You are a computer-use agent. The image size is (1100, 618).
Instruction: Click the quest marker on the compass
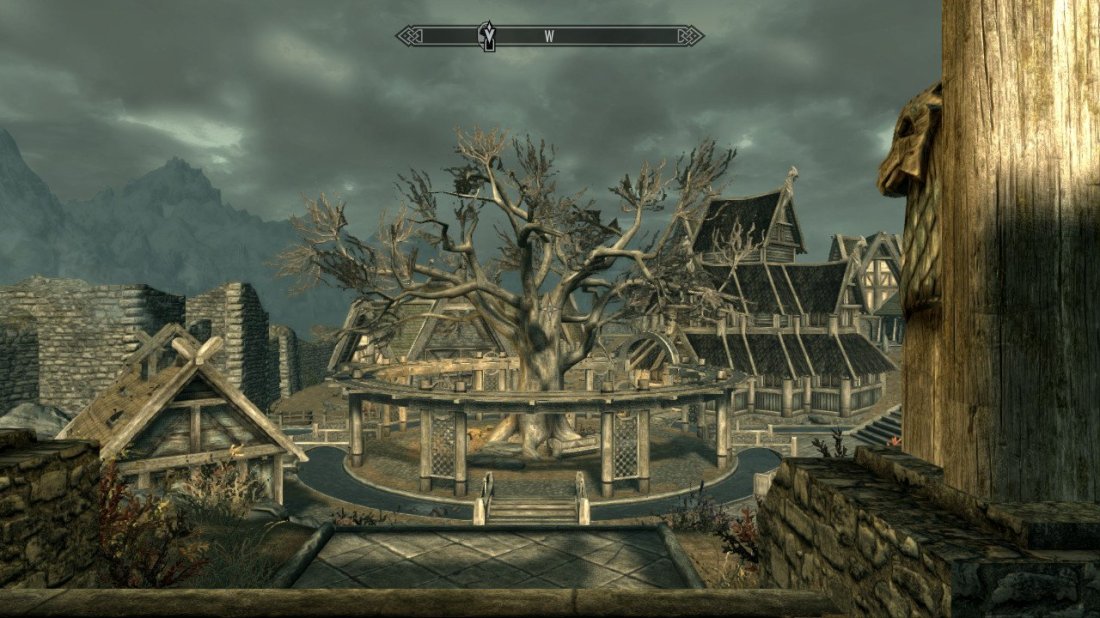tap(488, 35)
